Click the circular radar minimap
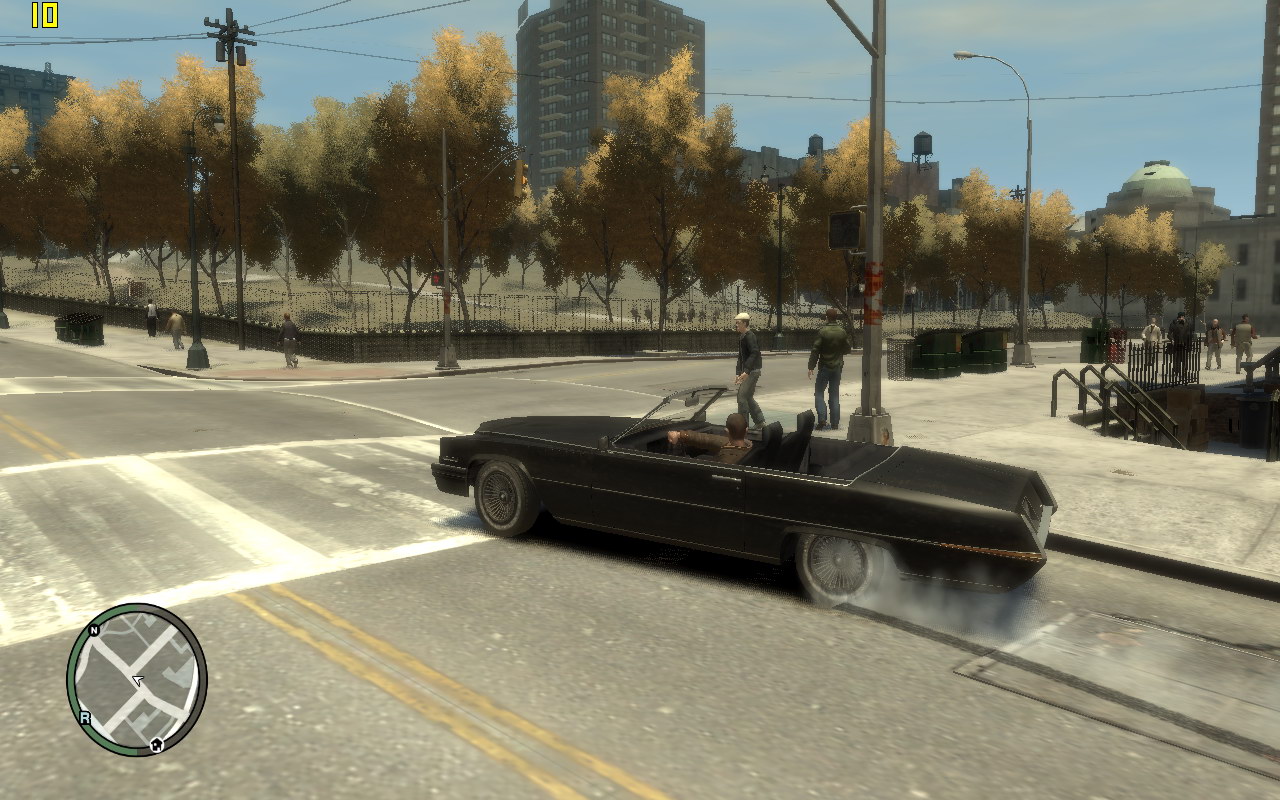The width and height of the screenshot is (1280, 800). [x=137, y=680]
